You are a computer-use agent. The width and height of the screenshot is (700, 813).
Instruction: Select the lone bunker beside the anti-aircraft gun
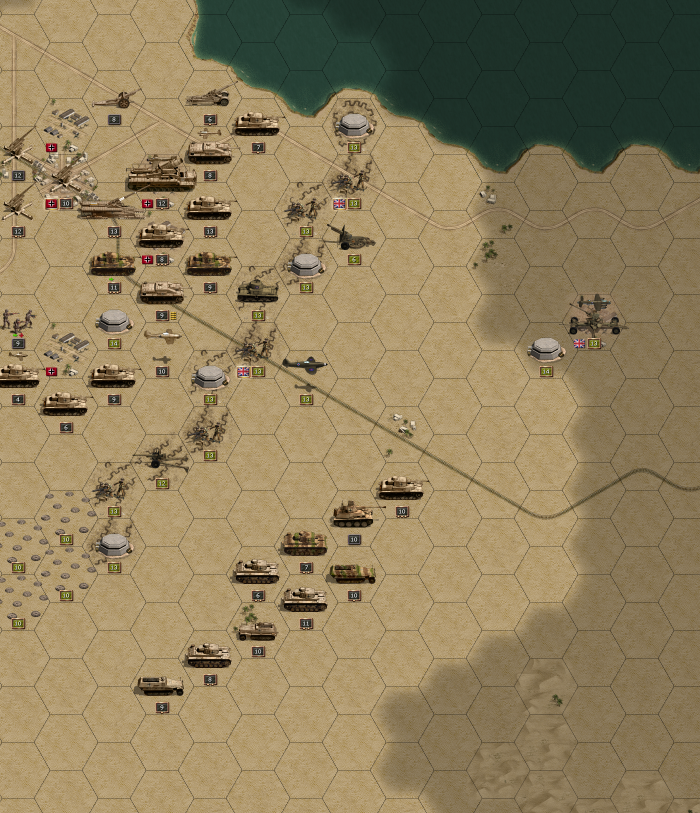[546, 349]
